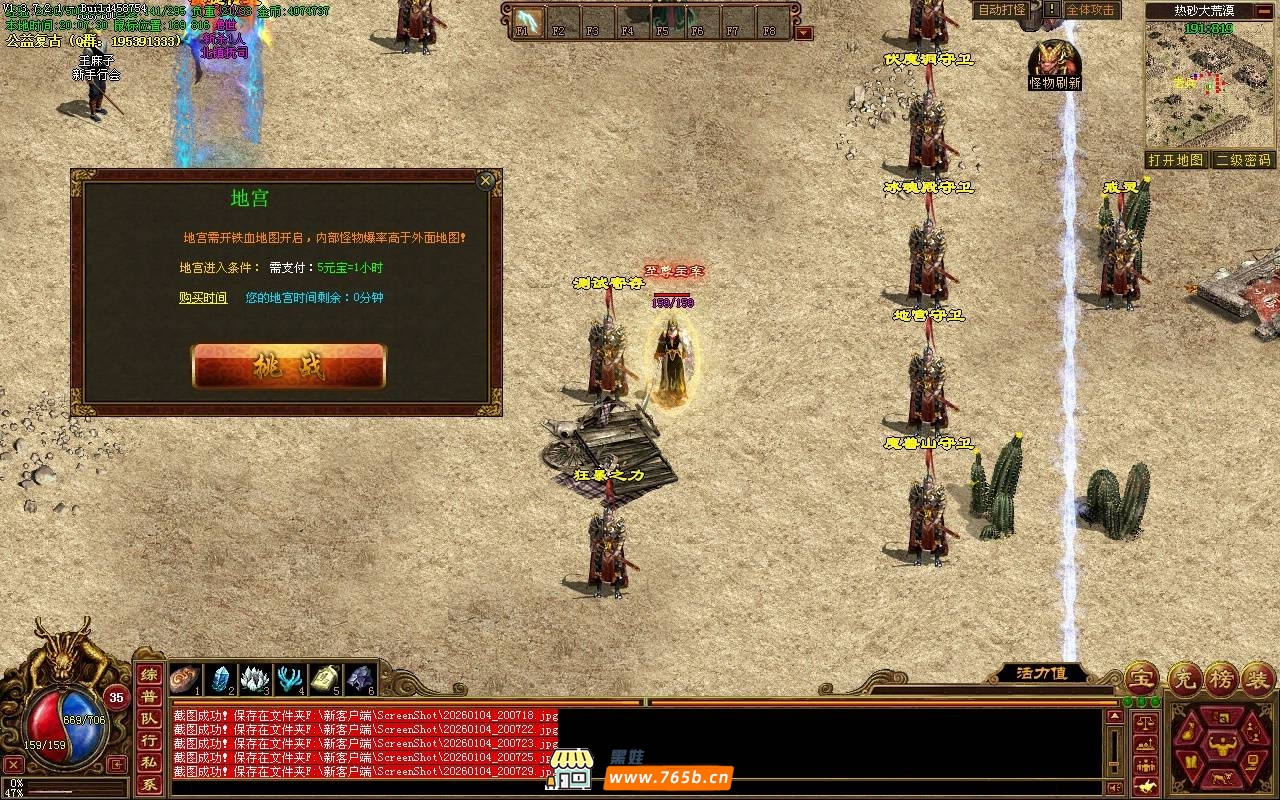The height and width of the screenshot is (800, 1280).
Task: Use the cyan coral in quick slot 4
Action: (291, 679)
